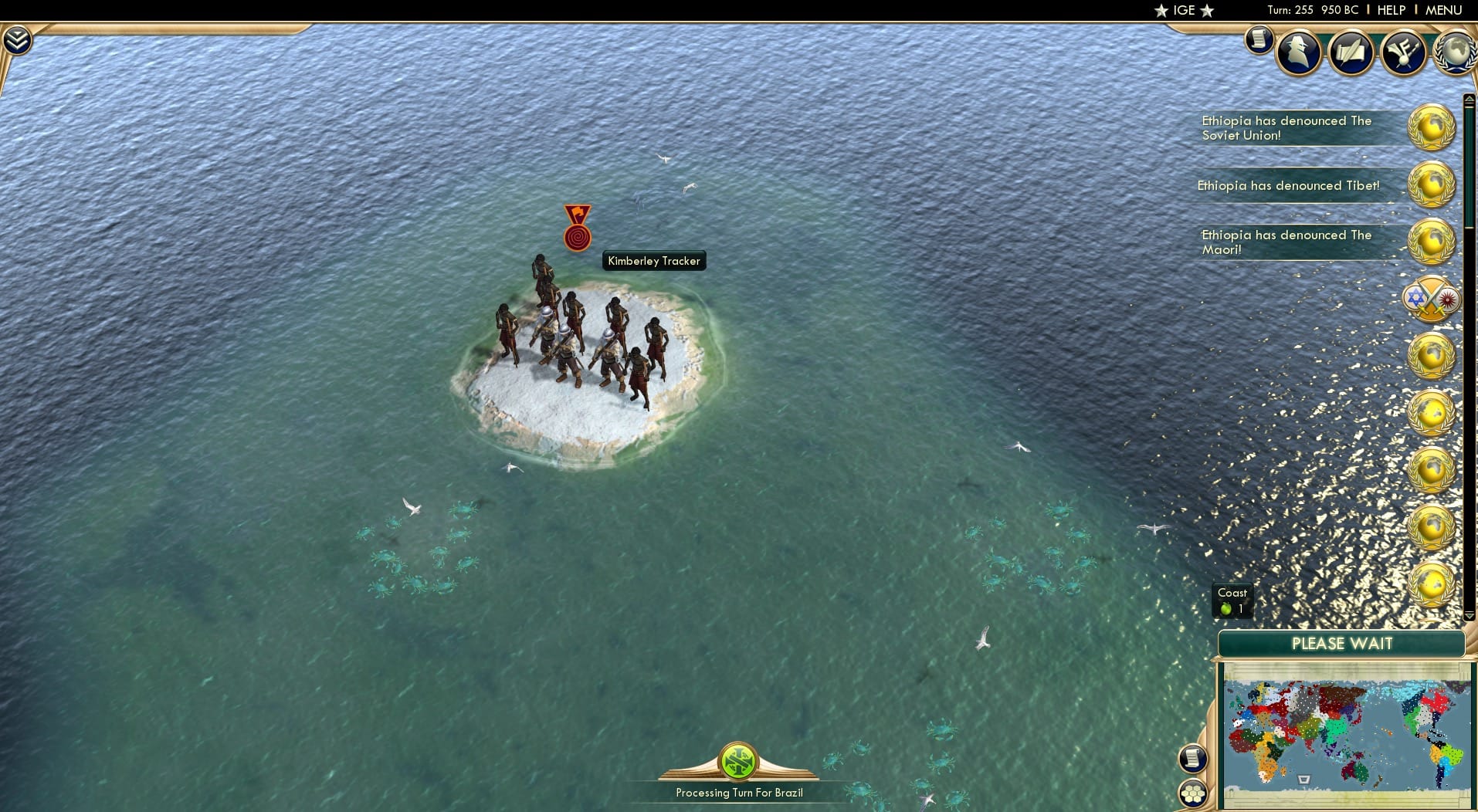Click the Ethiopia denounced Tibet notification

[x=1289, y=185]
